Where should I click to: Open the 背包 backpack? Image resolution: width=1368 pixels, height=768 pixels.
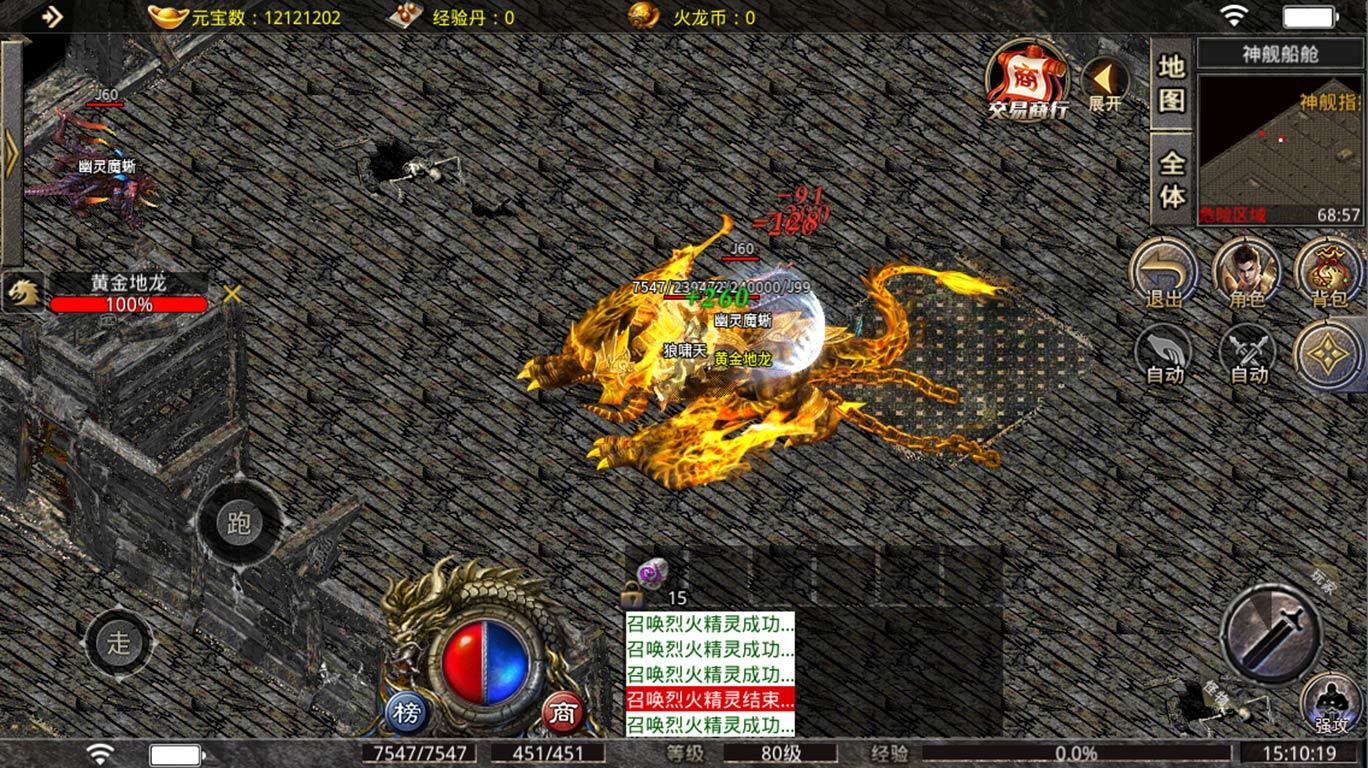coord(1329,272)
